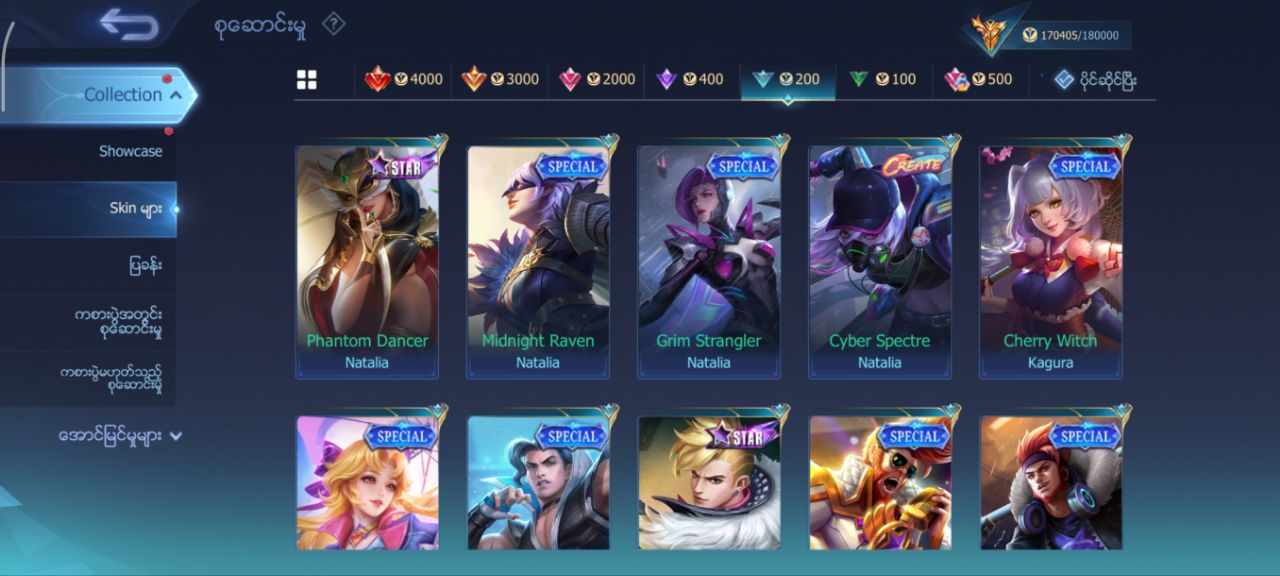Choose the 100 point tier tab

coord(882,80)
